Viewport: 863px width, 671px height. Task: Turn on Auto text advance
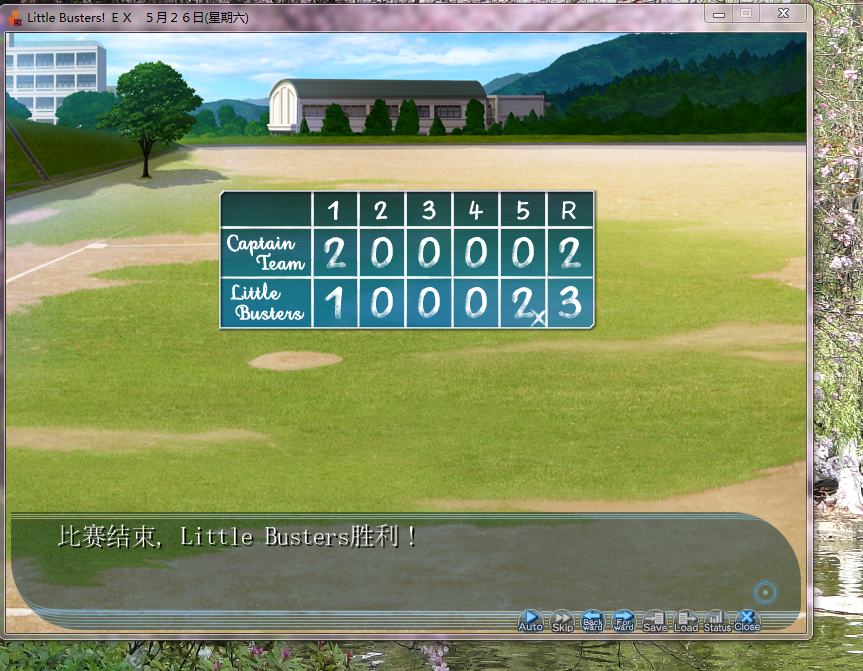point(530,621)
